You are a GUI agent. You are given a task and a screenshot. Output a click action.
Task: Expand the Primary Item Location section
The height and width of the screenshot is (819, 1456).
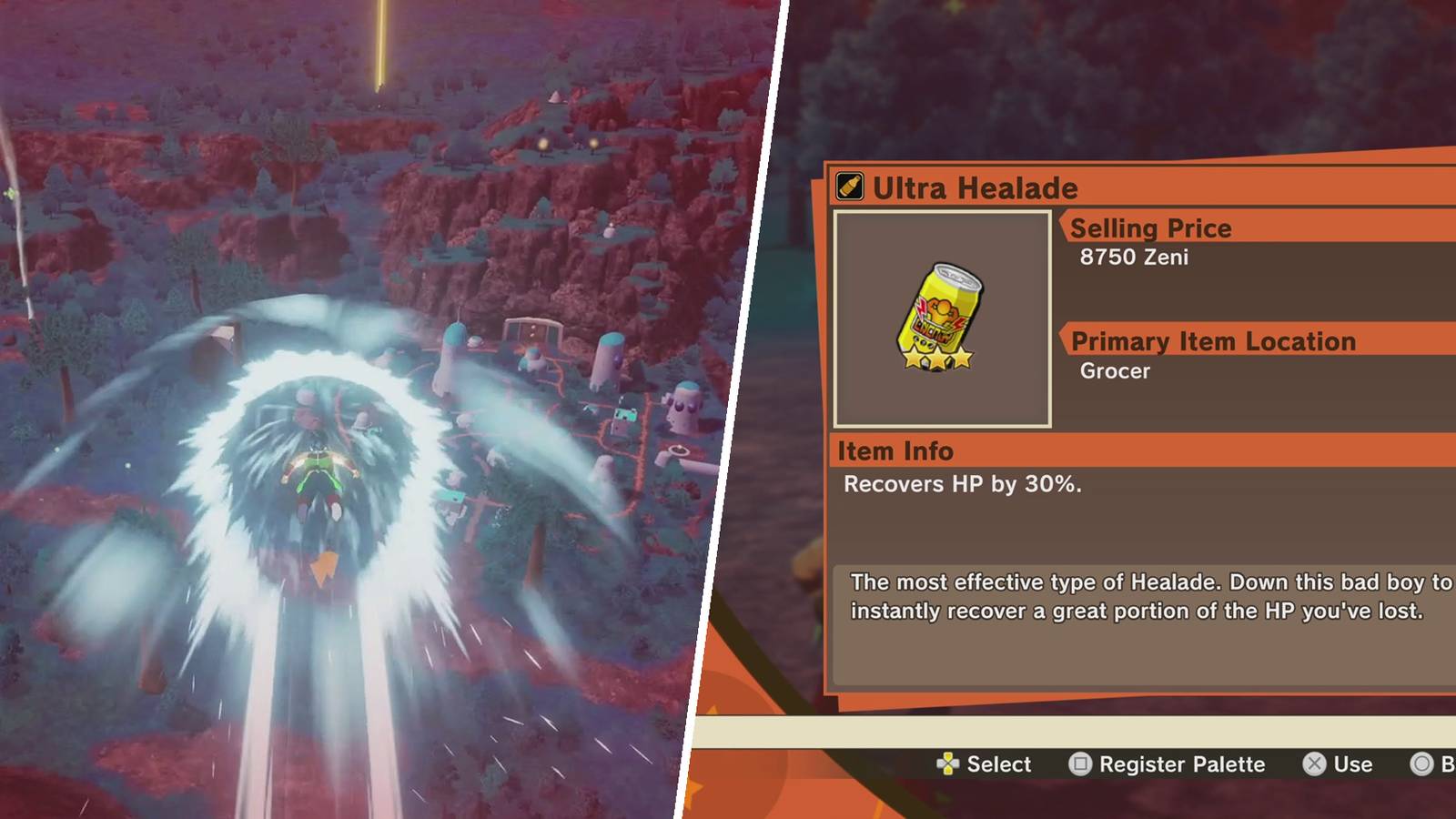point(1214,341)
